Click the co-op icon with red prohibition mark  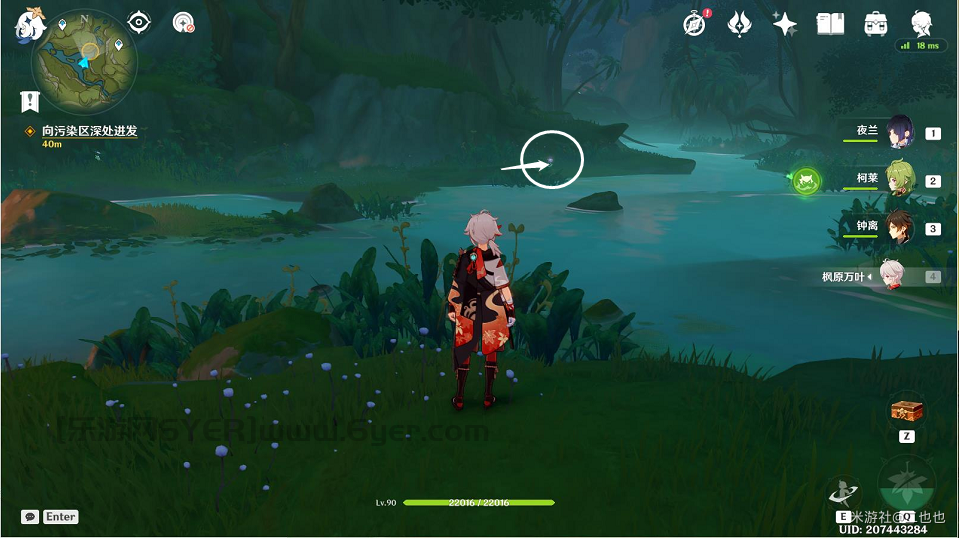[x=183, y=22]
